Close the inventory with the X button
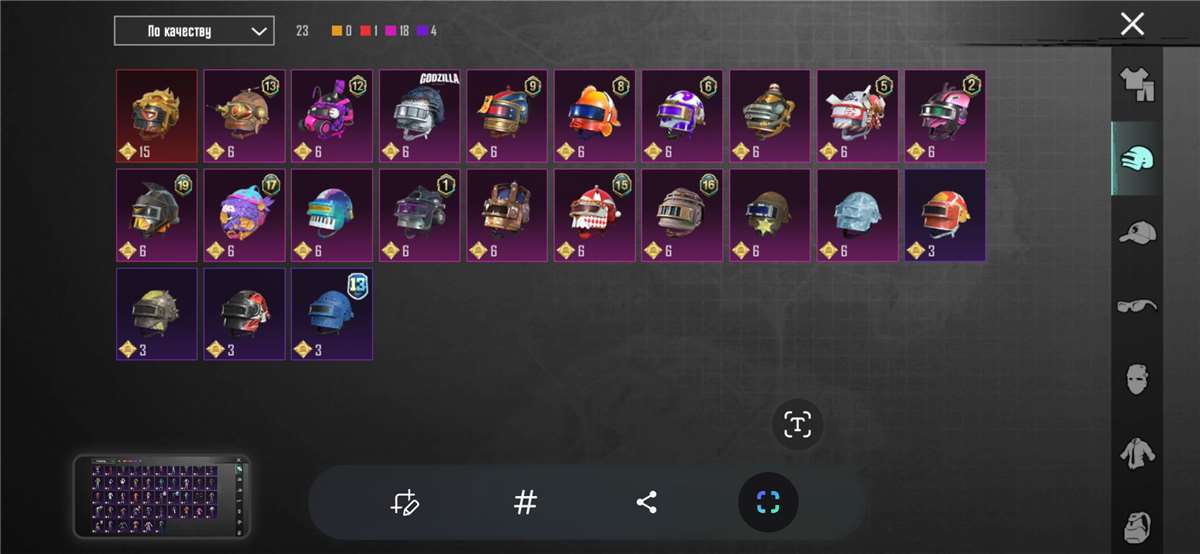The image size is (1200, 554). pos(1132,24)
